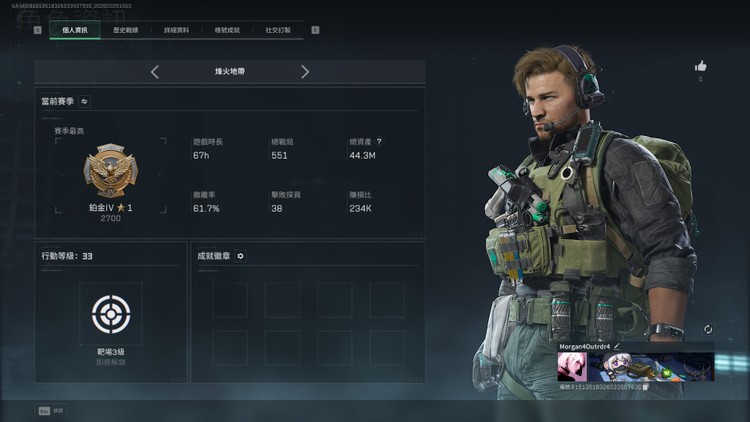Toggle the season switch icon next to 當前賽季
Viewport: 750px width, 422px height.
[x=84, y=101]
